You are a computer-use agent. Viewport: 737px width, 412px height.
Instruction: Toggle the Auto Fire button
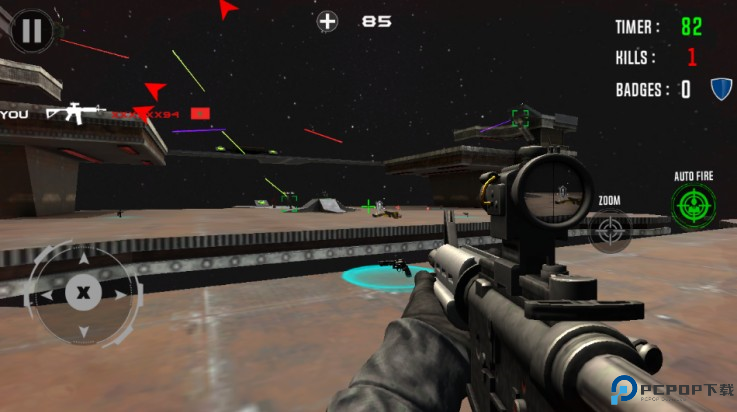coord(693,207)
